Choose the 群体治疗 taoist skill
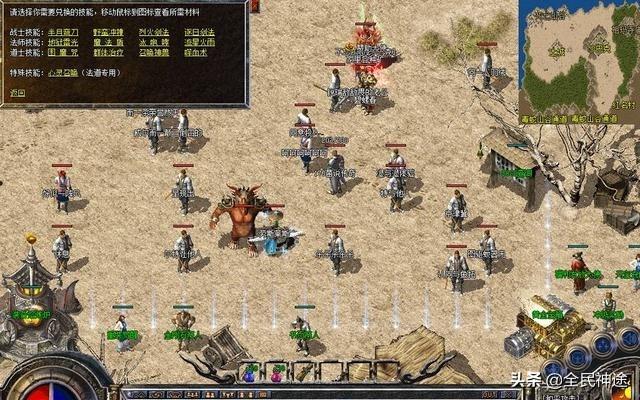Screen dimensions: 640x400 point(106,52)
